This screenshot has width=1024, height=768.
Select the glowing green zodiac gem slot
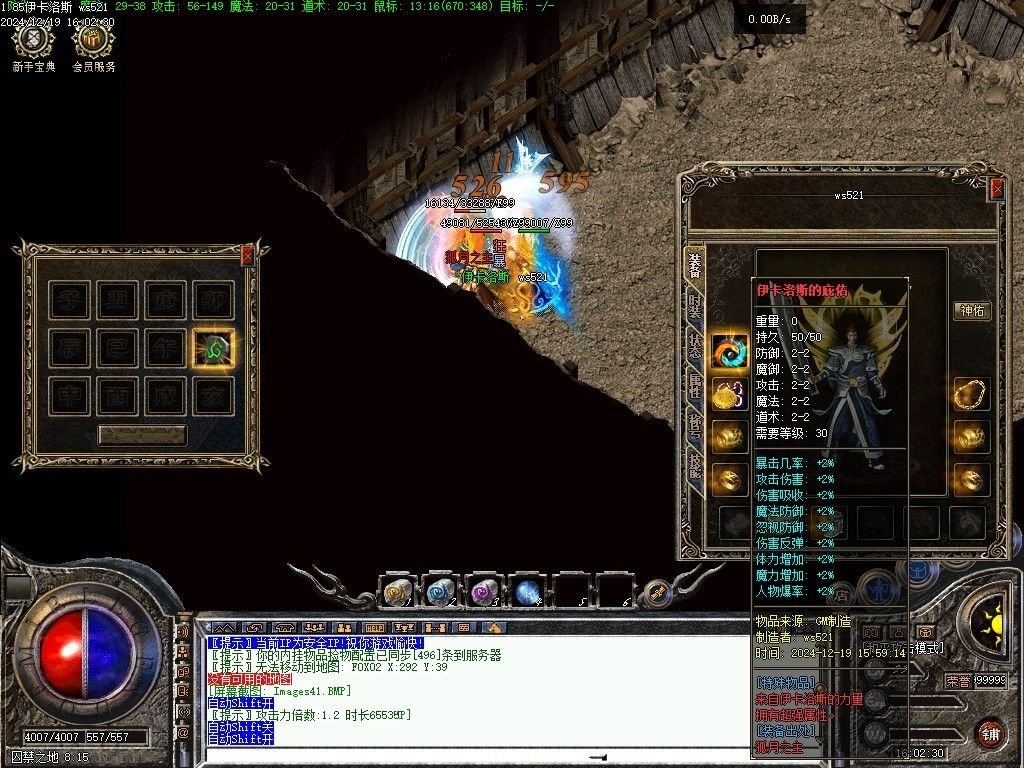[214, 349]
